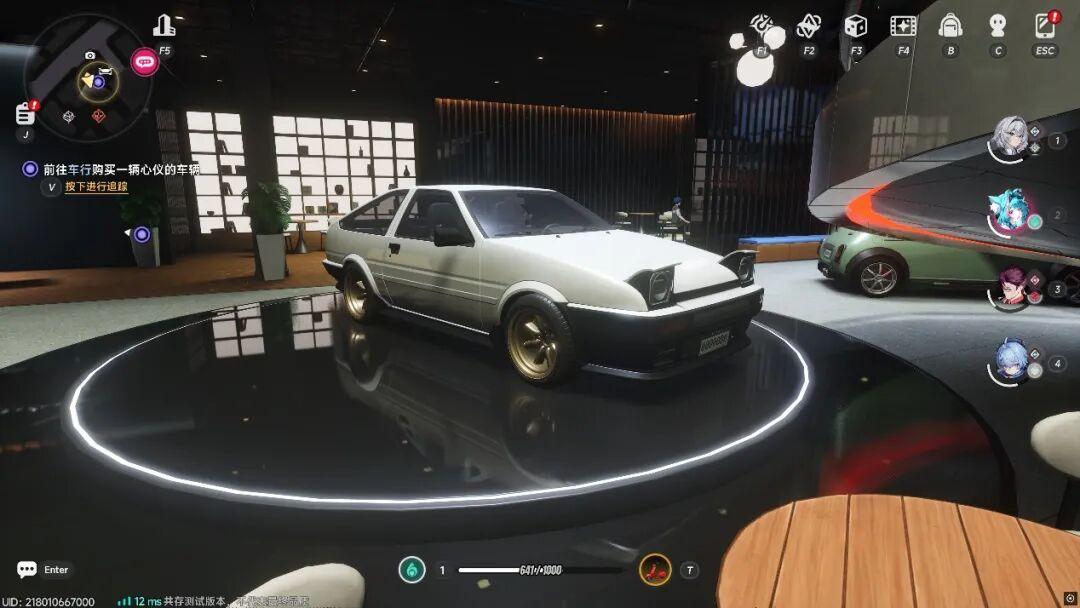Screen dimensions: 1080x608
Task: Open the film strip sparkle icon
Action: coord(903,26)
